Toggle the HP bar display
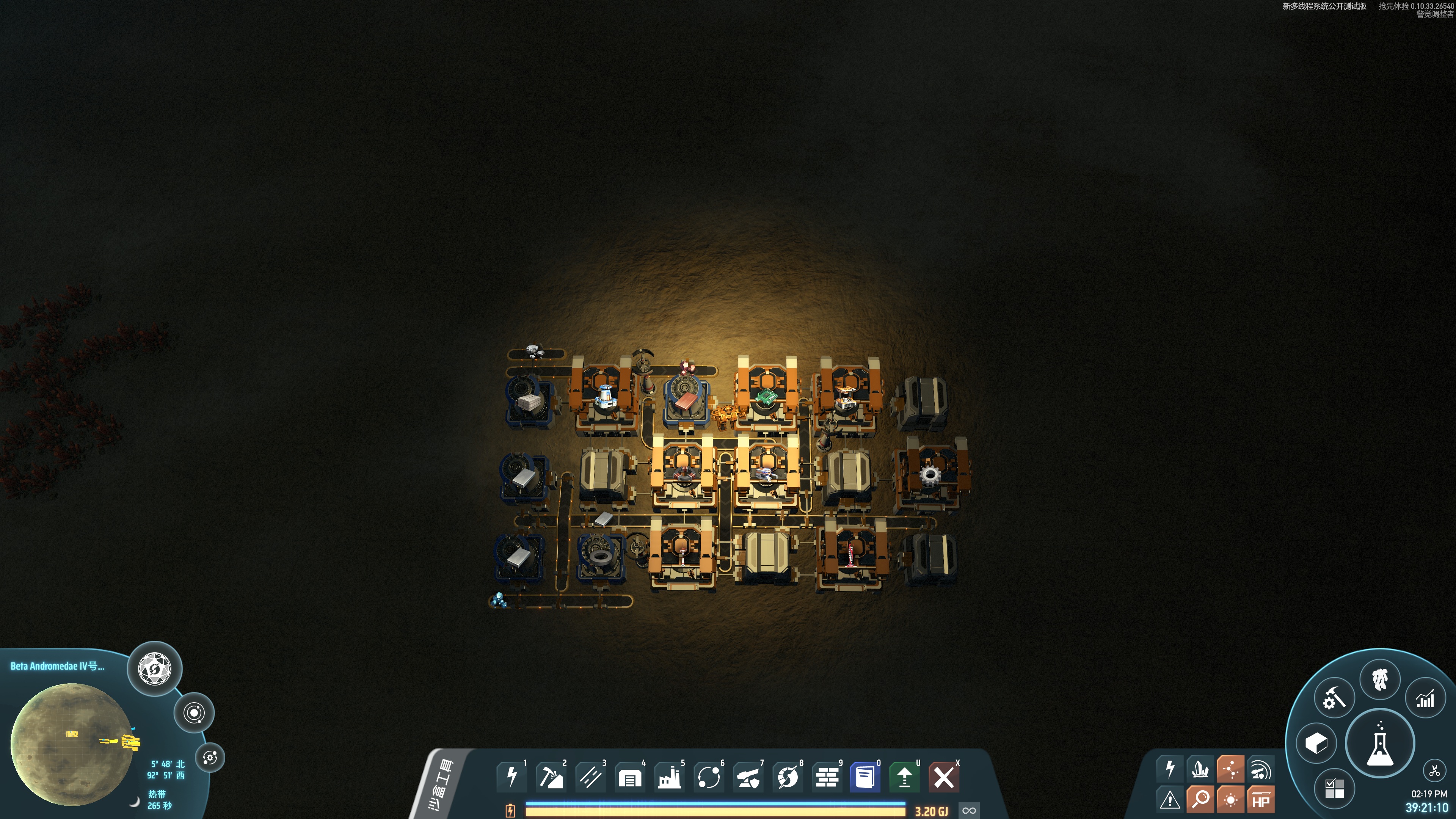 [1261, 800]
